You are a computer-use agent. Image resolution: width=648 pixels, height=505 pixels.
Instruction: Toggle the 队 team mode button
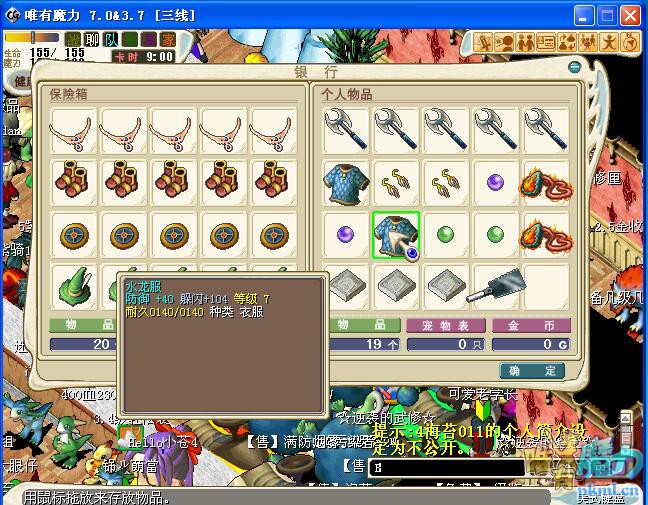point(111,40)
